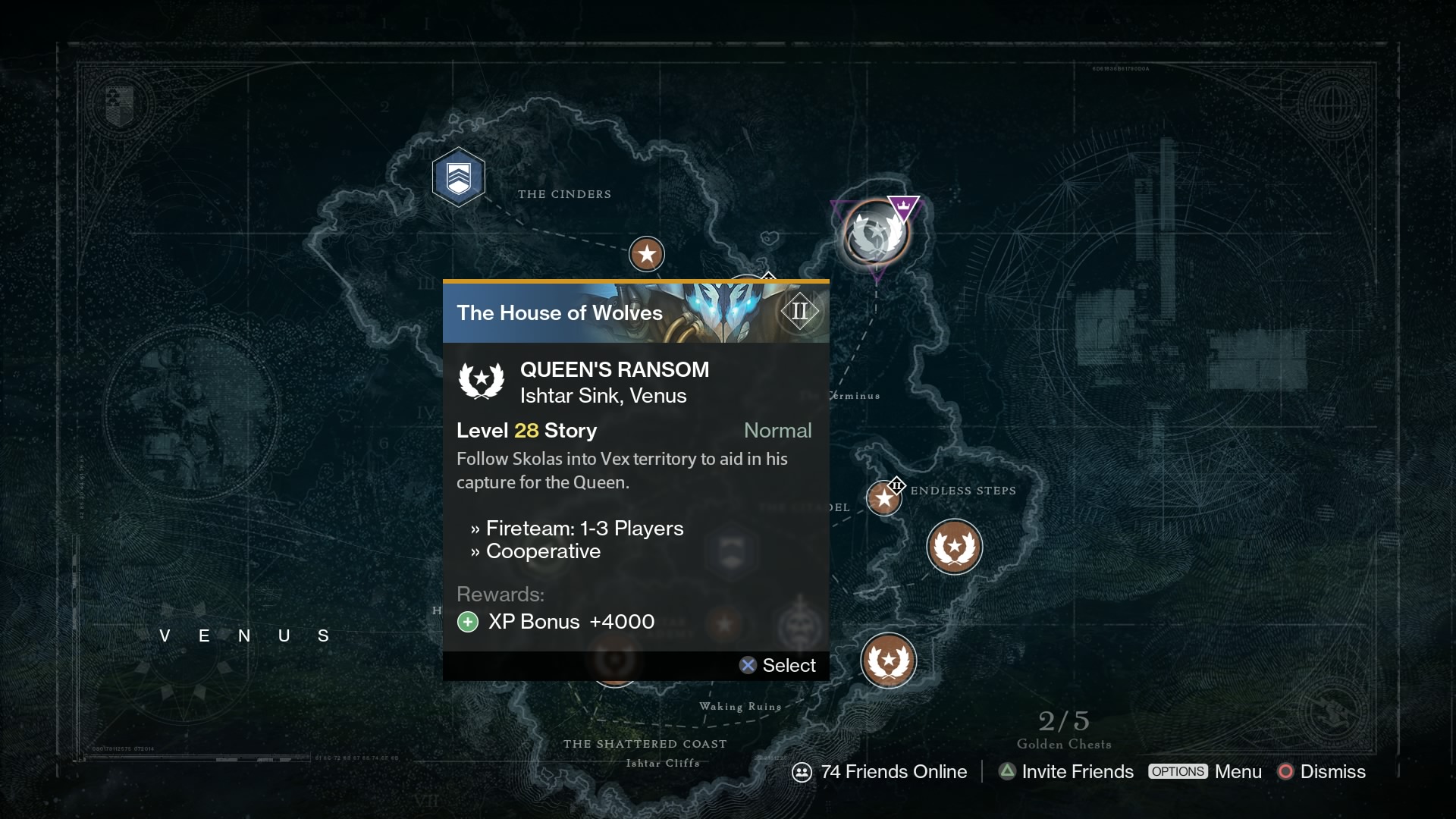Click the XP Bonus plus icon under Rewards

[x=468, y=622]
